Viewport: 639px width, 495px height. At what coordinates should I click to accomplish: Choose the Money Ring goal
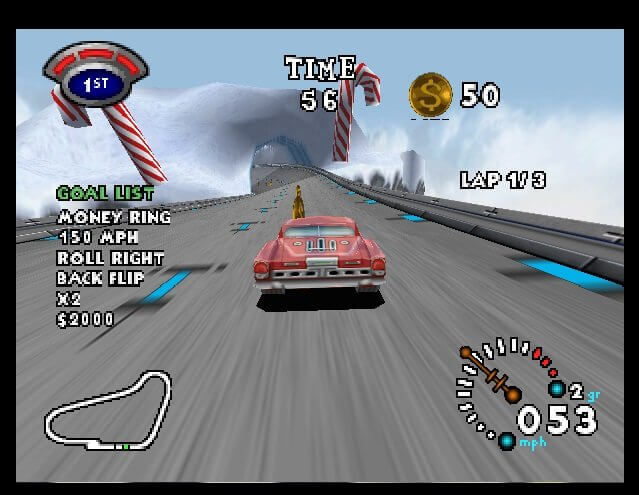114,216
